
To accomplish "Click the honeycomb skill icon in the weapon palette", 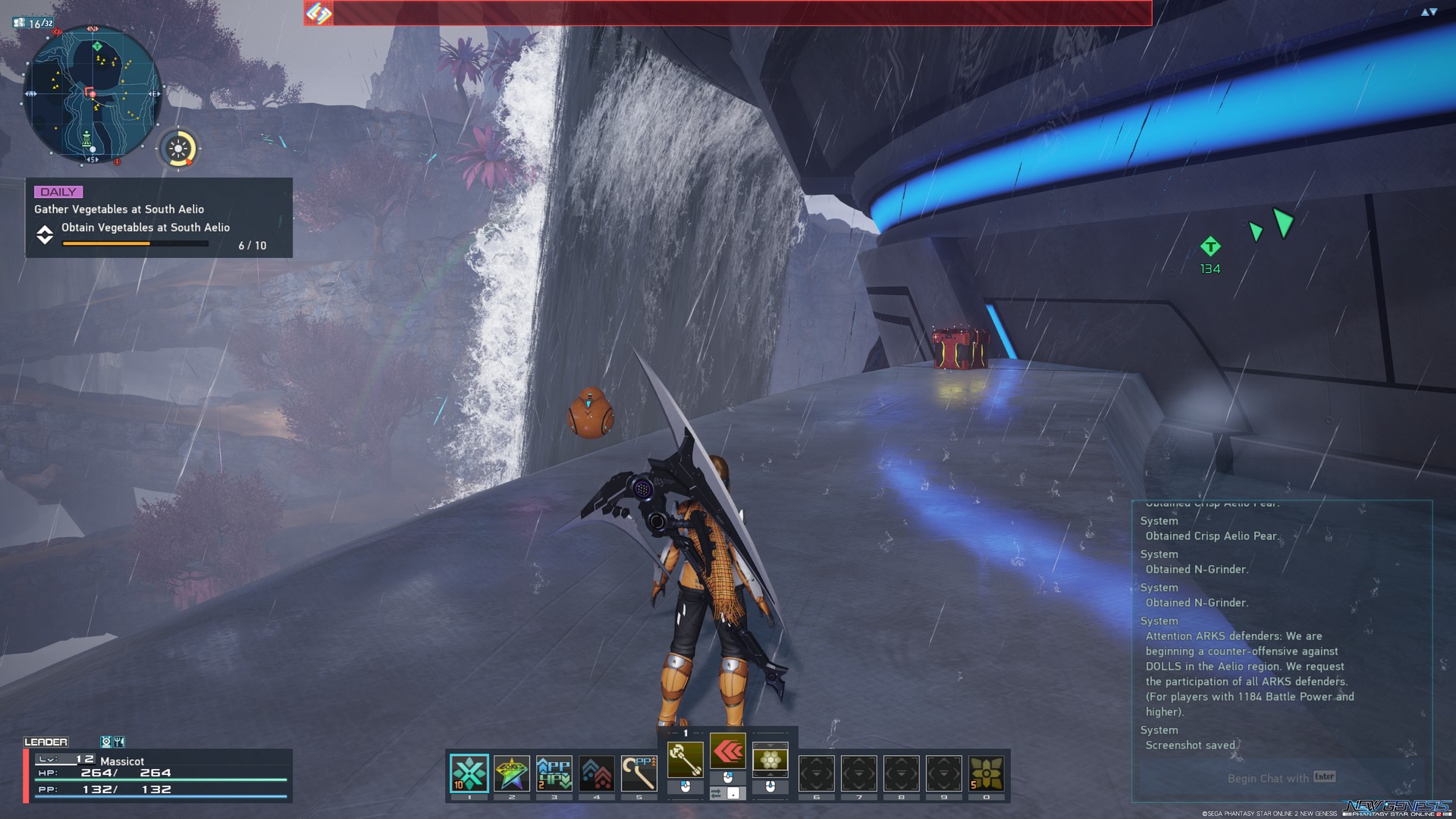I will pyautogui.click(x=768, y=761).
